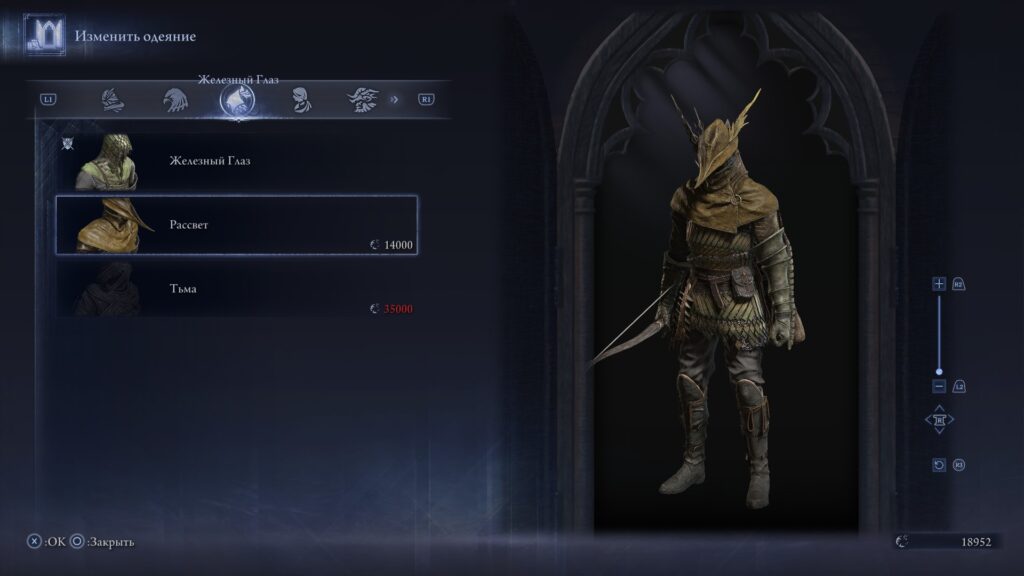Switch to the eagle head character tab
This screenshot has width=1024, height=576.
pyautogui.click(x=175, y=99)
